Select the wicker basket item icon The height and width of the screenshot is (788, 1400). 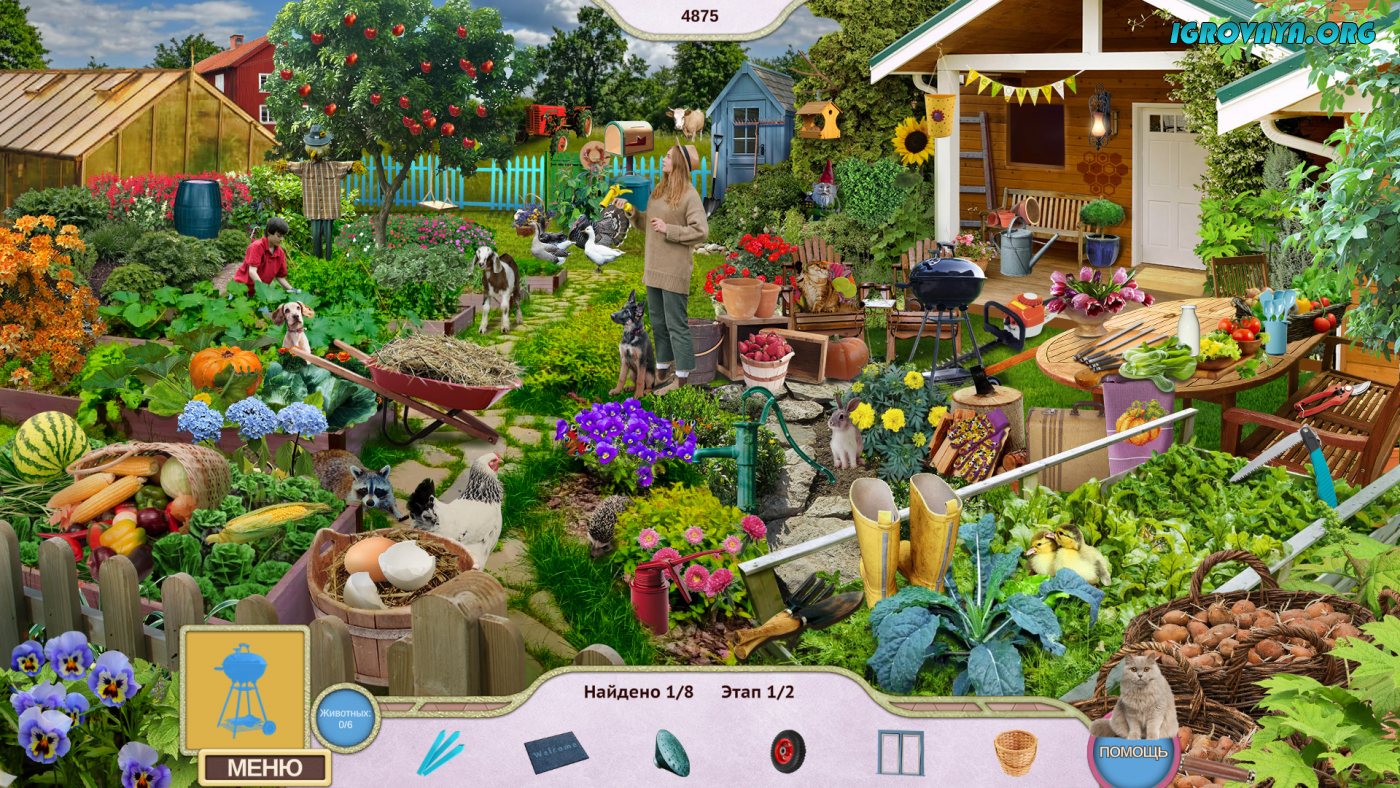click(1015, 752)
